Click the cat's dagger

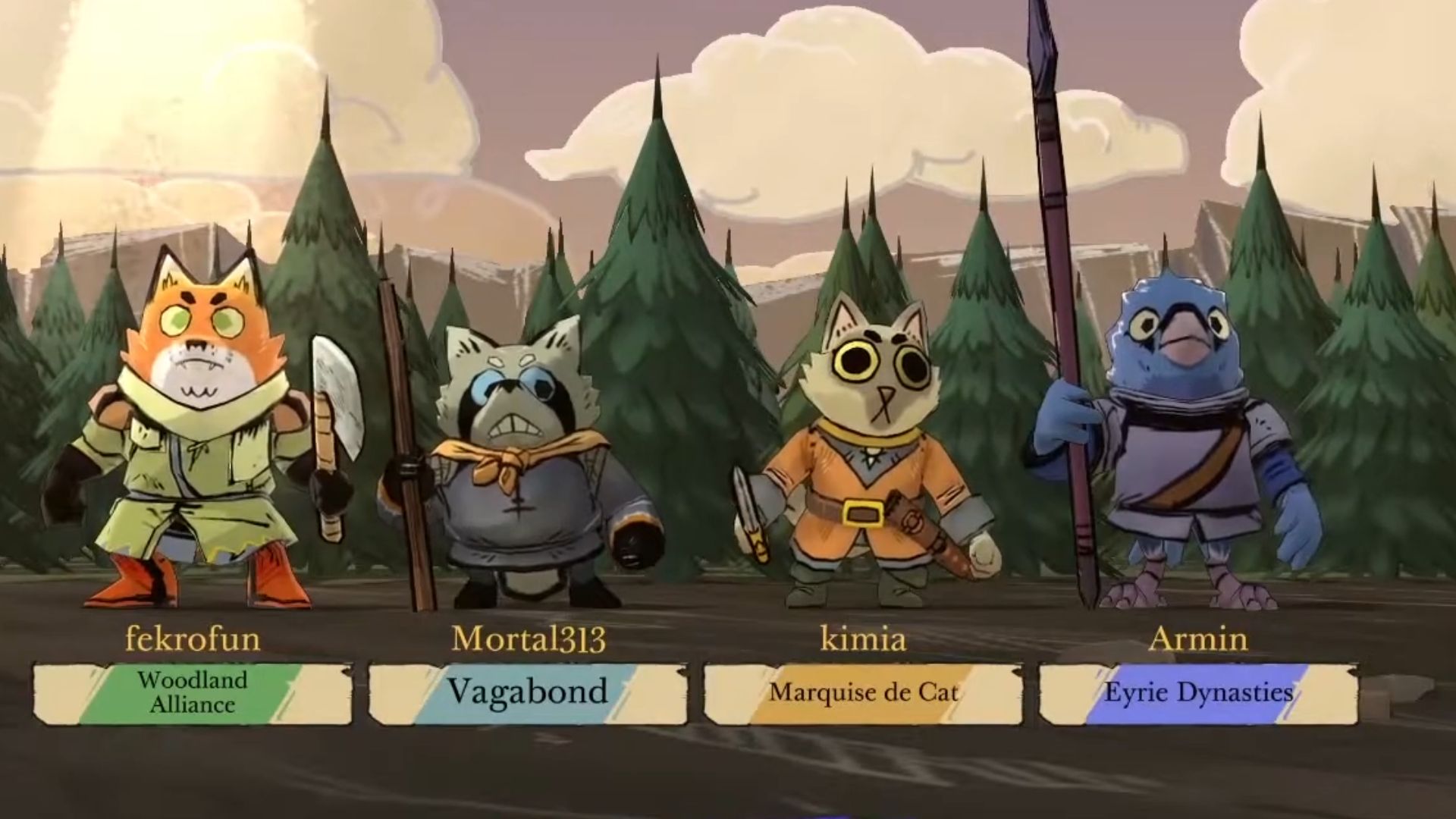click(x=747, y=500)
